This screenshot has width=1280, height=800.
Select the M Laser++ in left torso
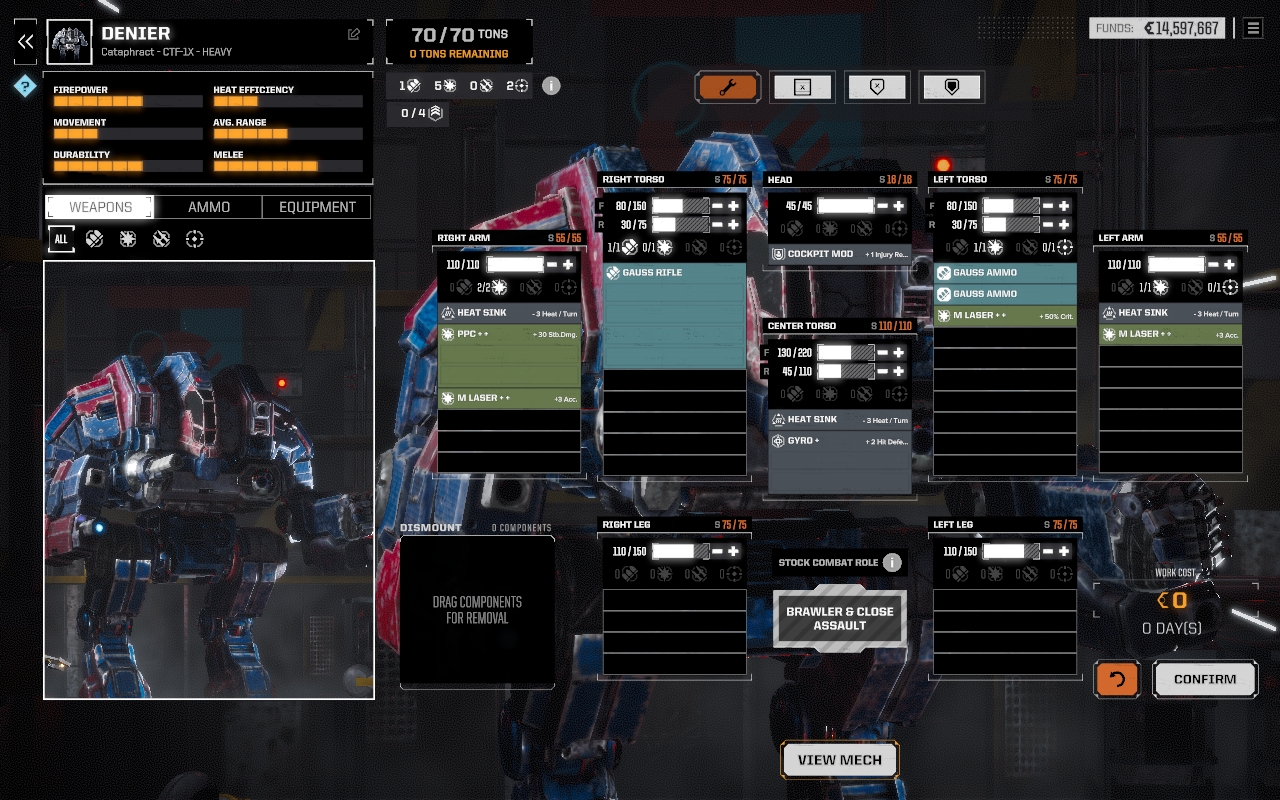tap(1005, 316)
